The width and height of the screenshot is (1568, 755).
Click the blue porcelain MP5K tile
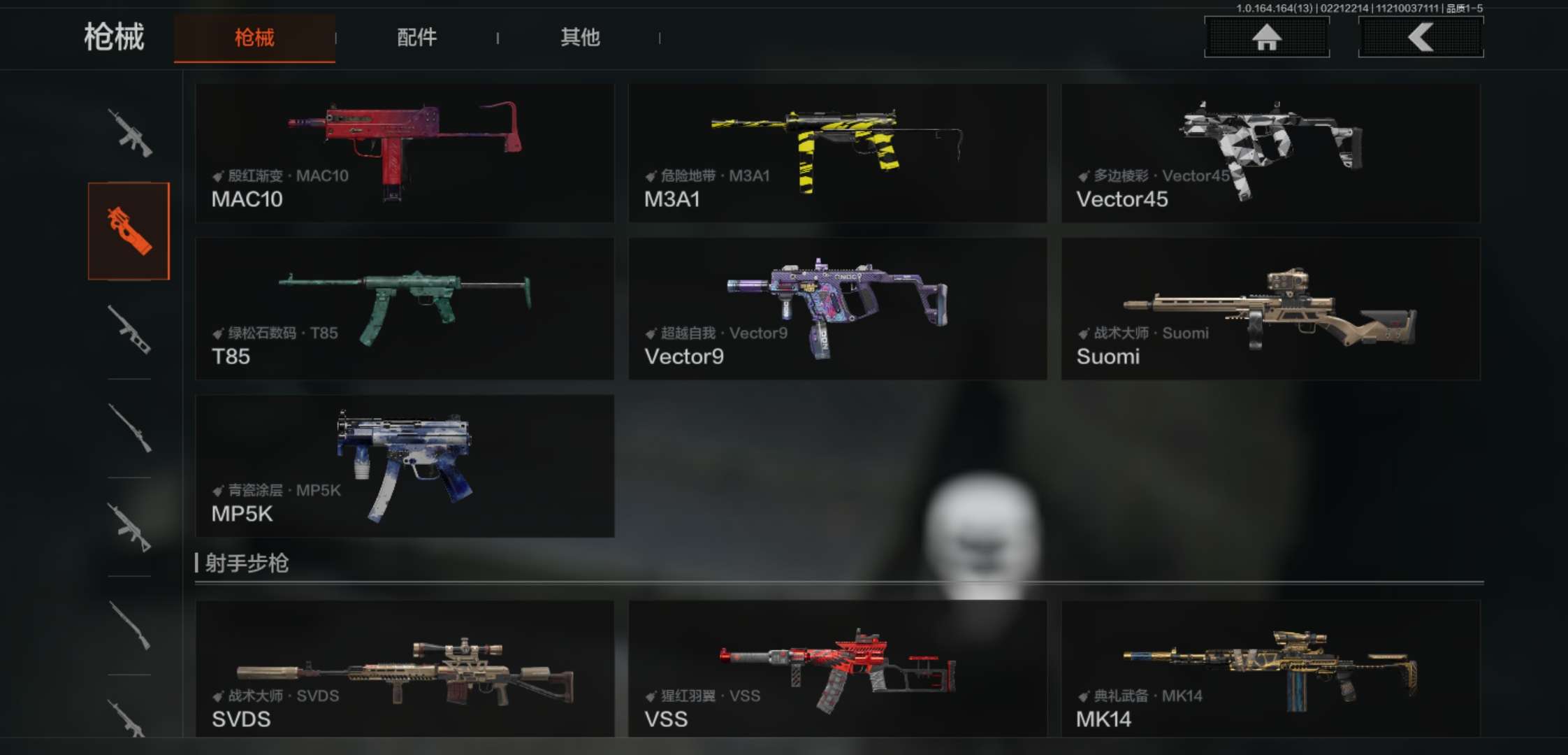point(405,466)
